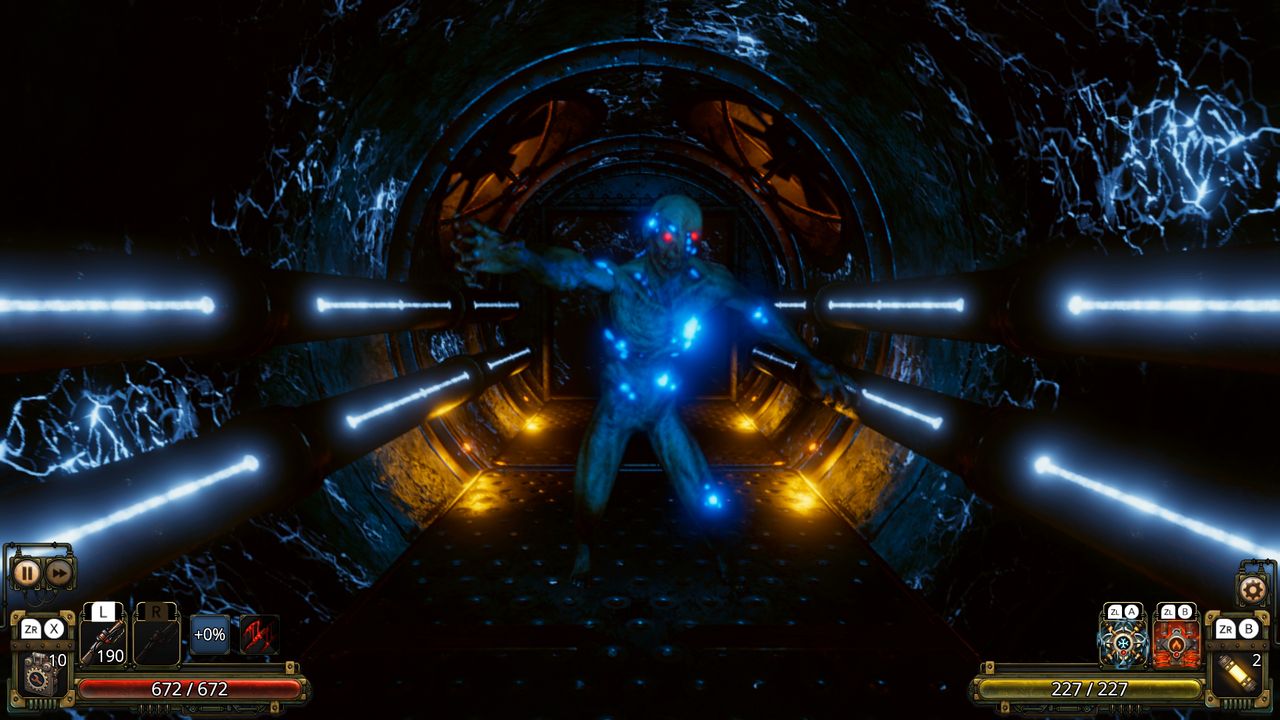This screenshot has height=720, width=1280.
Task: Click the red health bar showing 672 / 672
Action: coord(188,688)
